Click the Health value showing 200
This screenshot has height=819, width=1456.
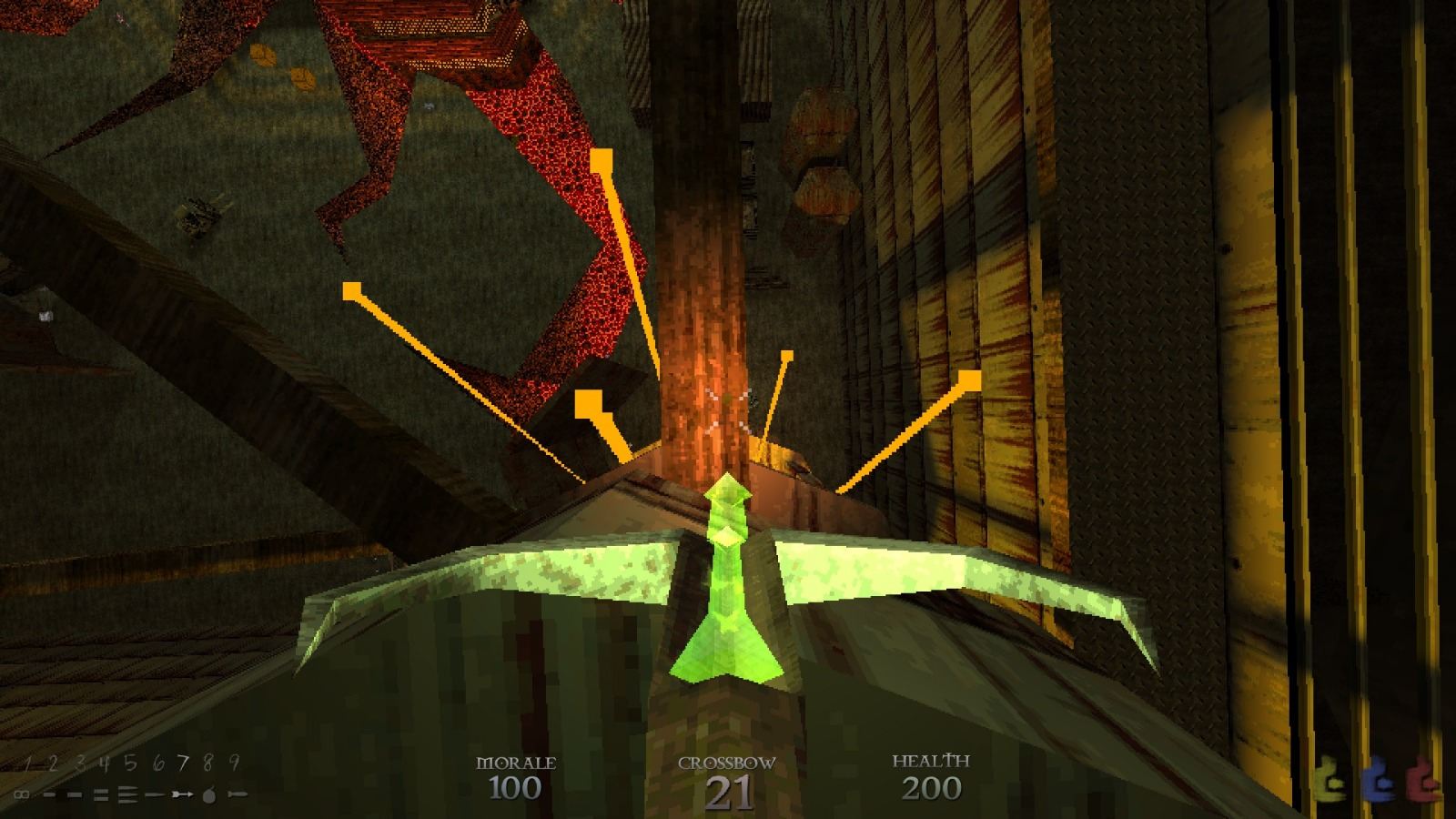(932, 790)
